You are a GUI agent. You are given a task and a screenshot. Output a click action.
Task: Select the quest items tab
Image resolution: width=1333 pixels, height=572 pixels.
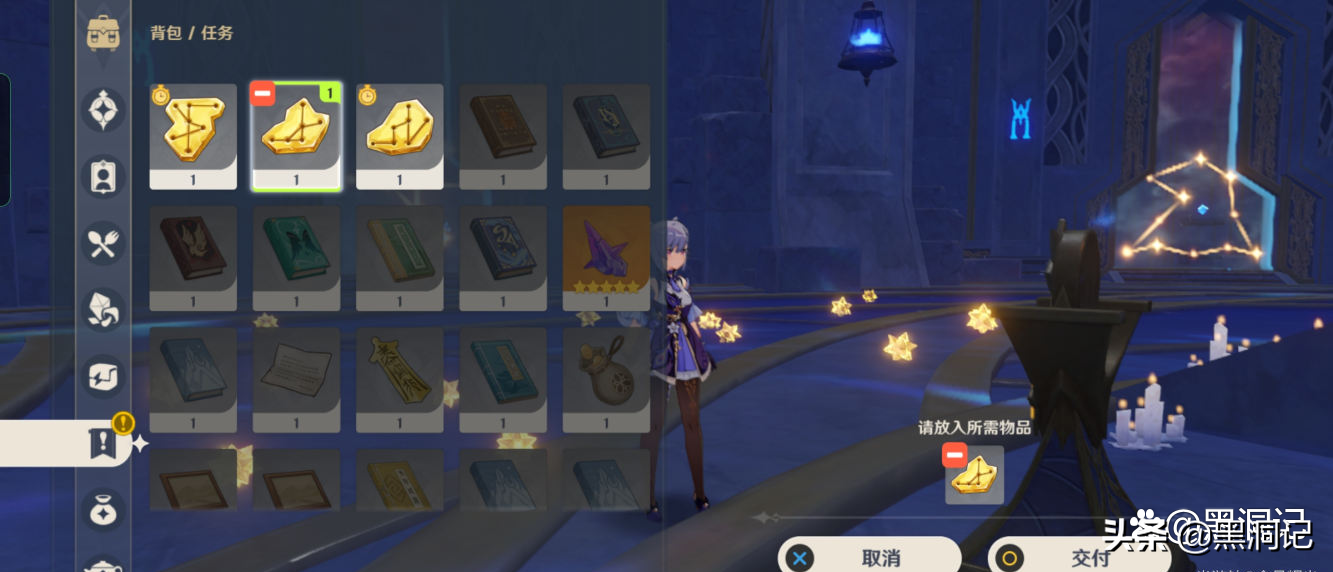pyautogui.click(x=104, y=443)
